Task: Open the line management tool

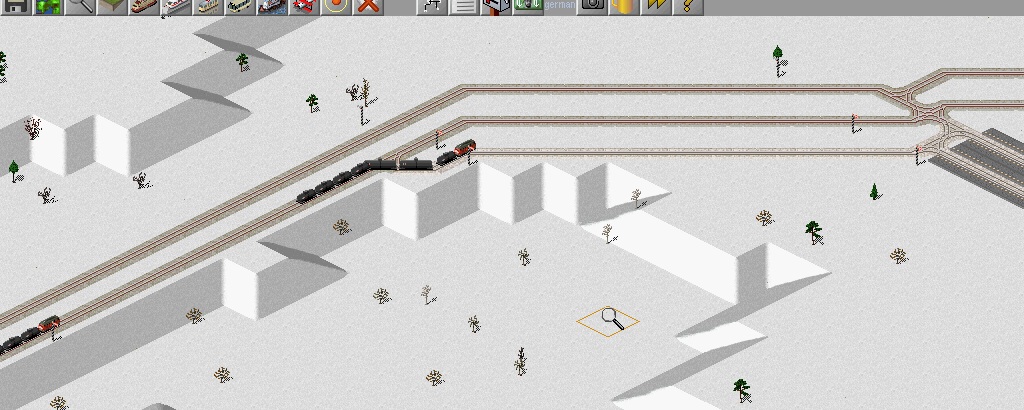Action: pos(432,6)
